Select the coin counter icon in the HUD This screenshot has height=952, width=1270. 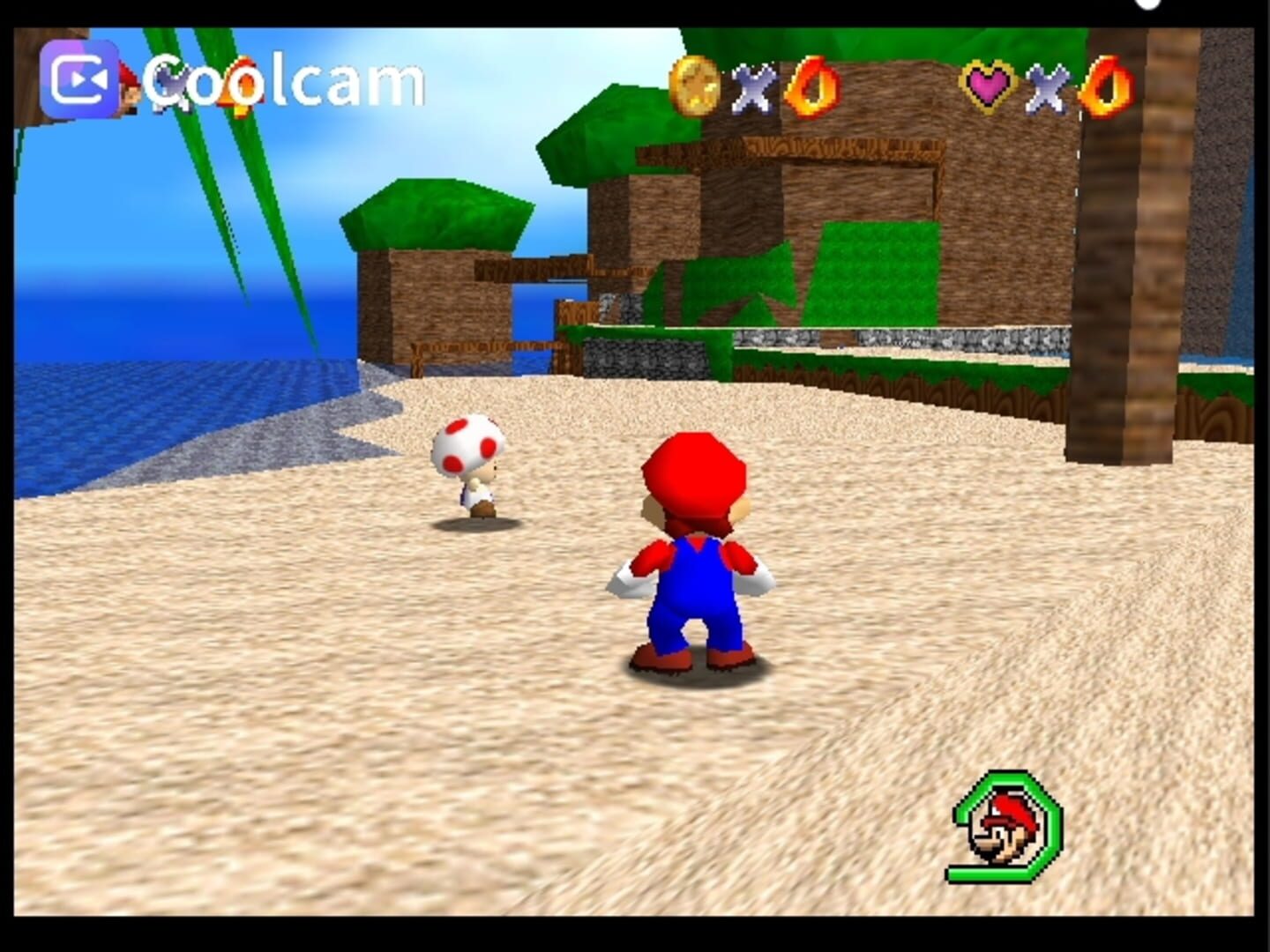(697, 86)
